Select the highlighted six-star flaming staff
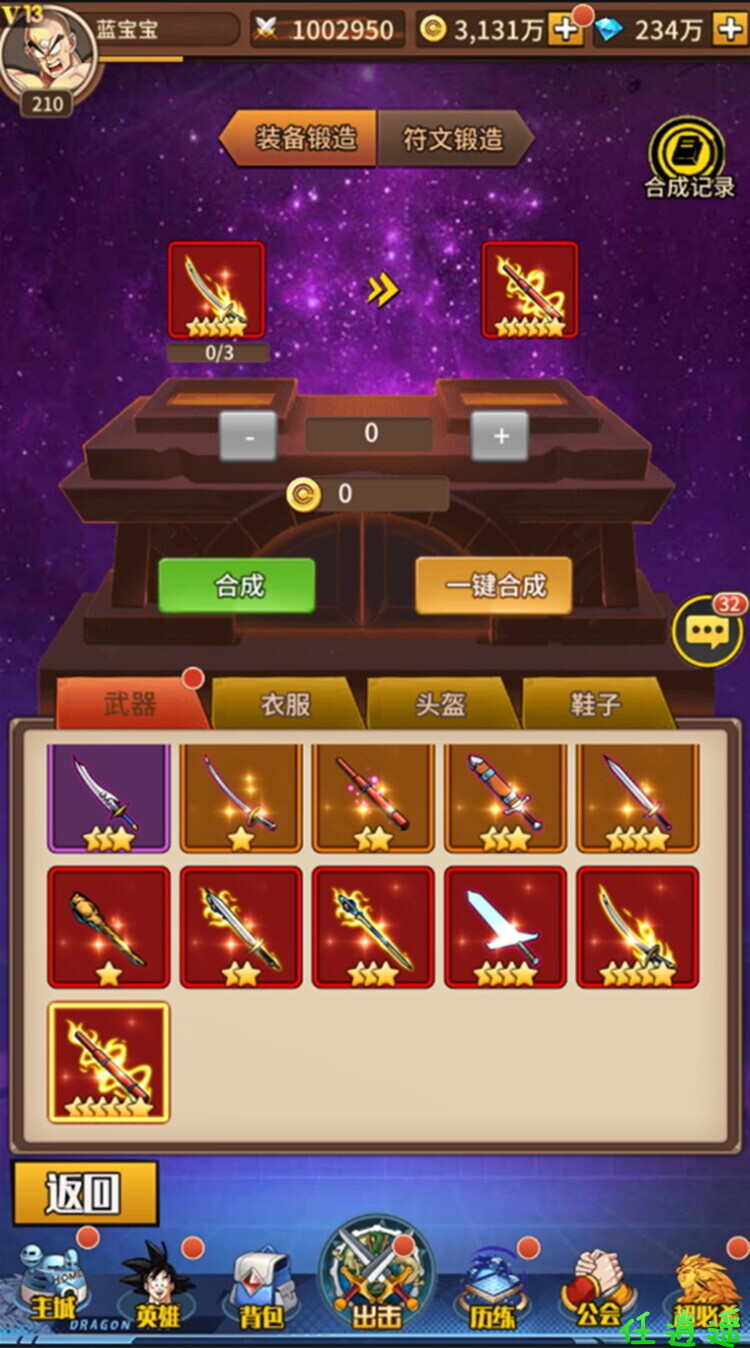The height and width of the screenshot is (1348, 750). (x=108, y=1062)
